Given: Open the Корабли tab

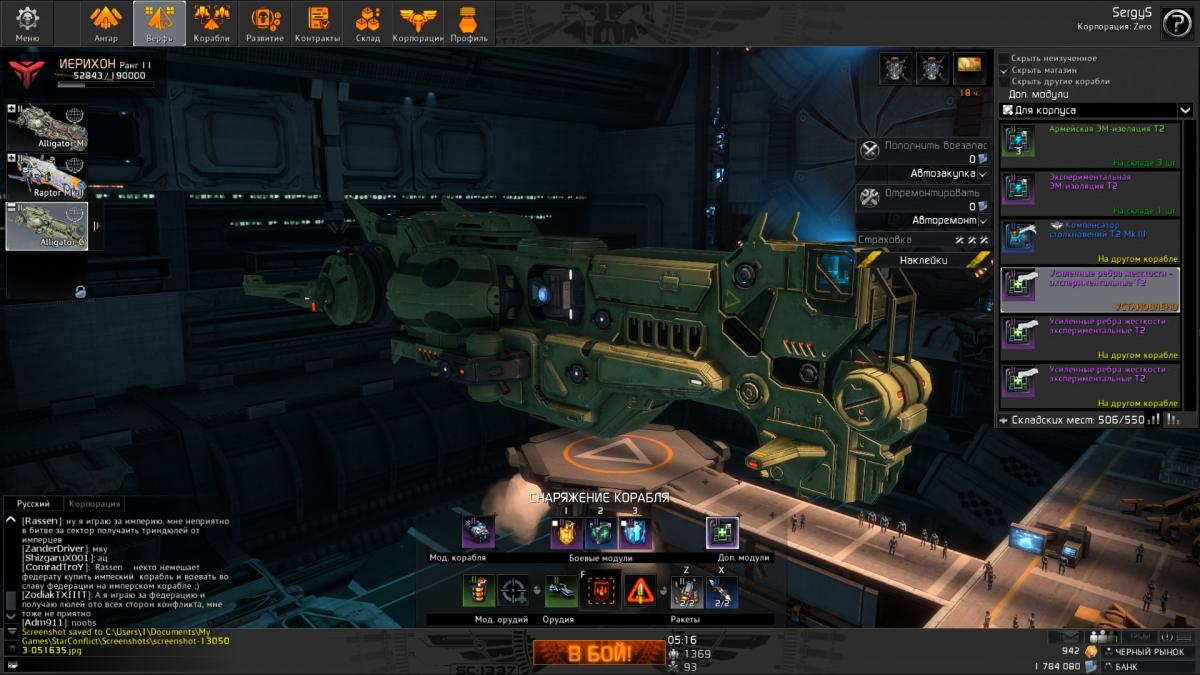Looking at the screenshot, I should pos(212,23).
